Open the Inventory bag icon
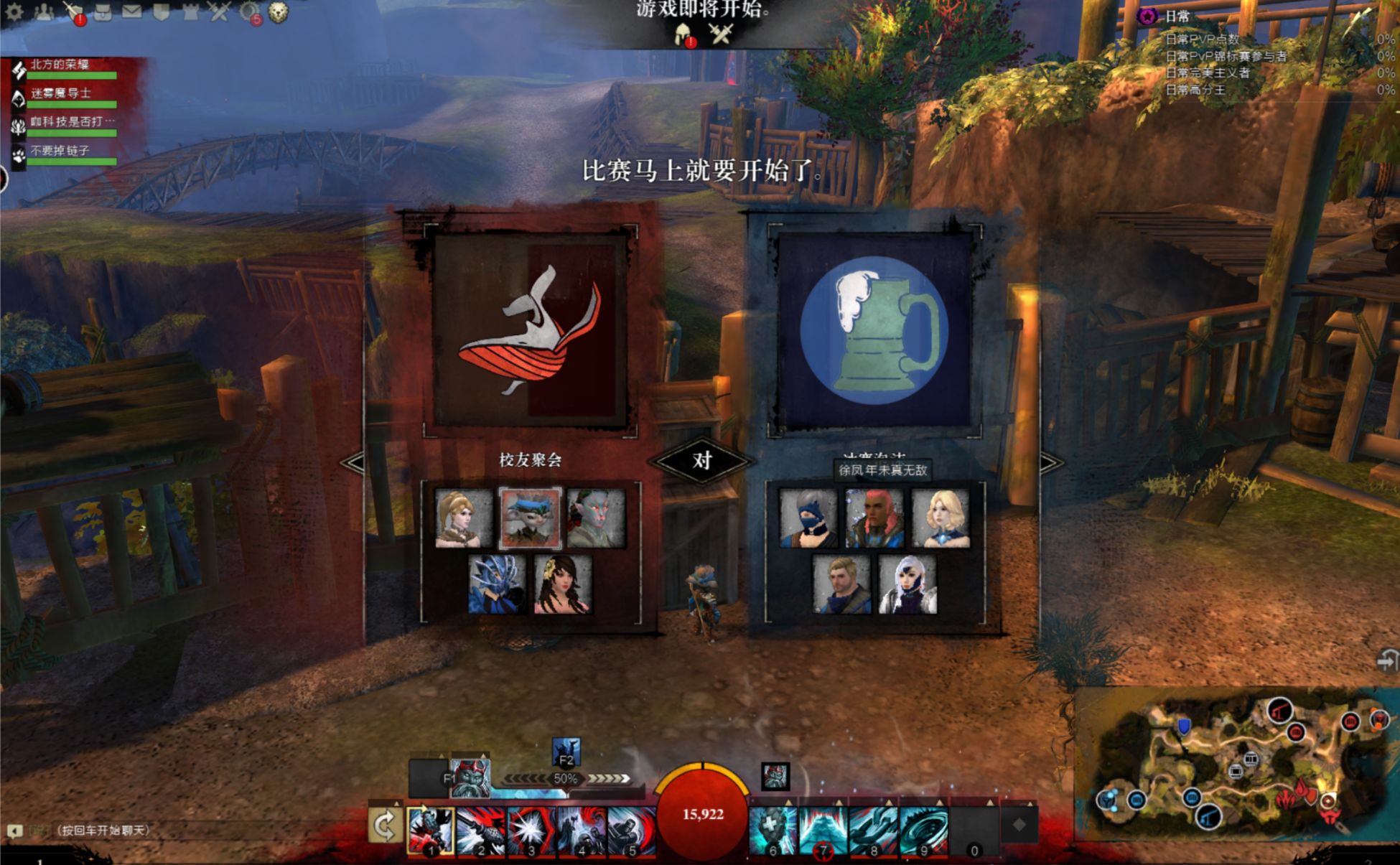The height and width of the screenshot is (865, 1400). pos(103,11)
